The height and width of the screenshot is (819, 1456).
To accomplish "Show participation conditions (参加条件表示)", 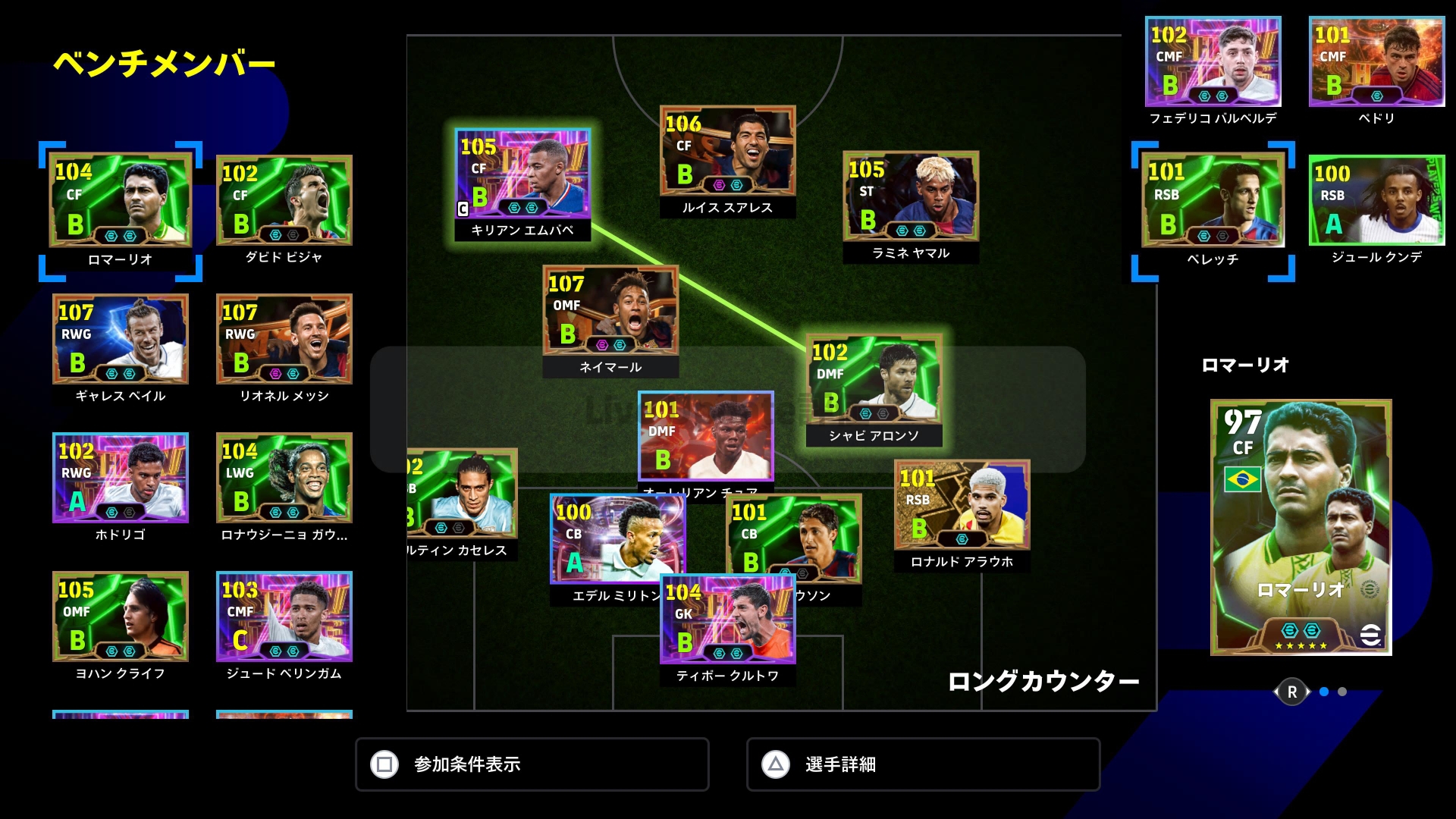I will [x=532, y=764].
